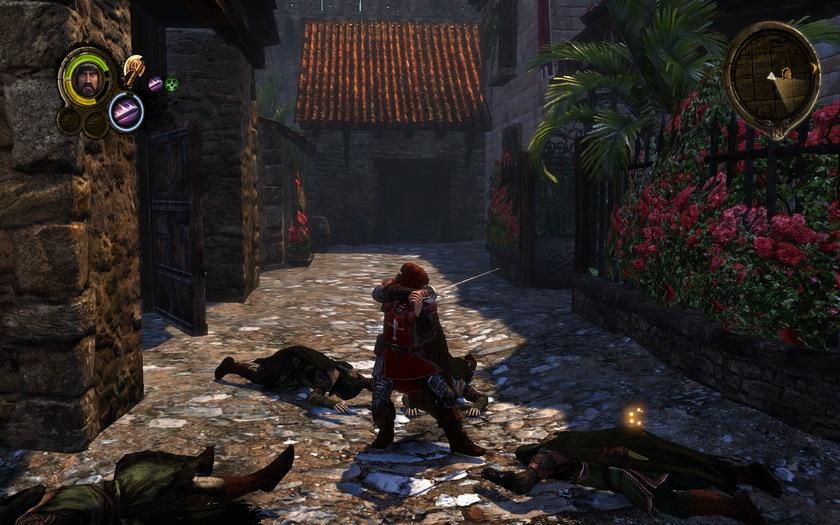Click the small purple slash skill icon

pos(155,84)
